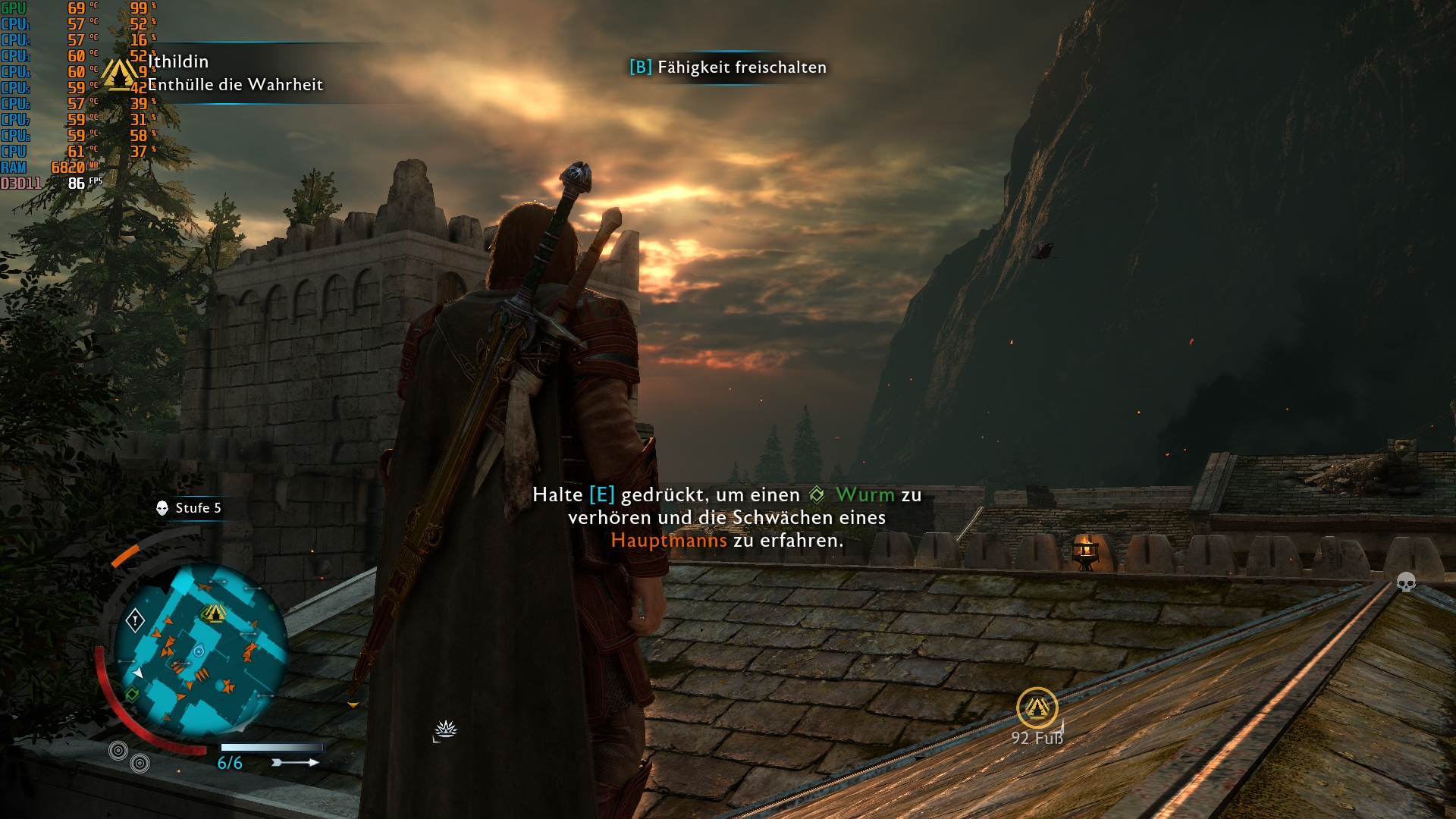Select the Enthülle die Wahrheit objective text
This screenshot has width=1456, height=819.
[236, 86]
